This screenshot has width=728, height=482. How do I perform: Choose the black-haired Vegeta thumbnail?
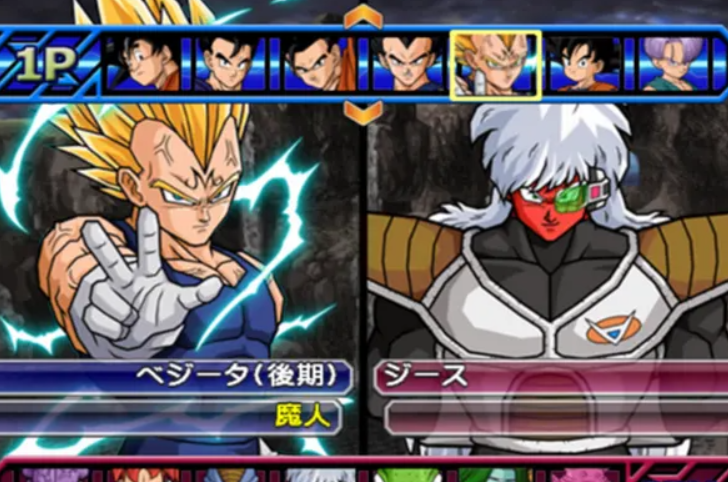click(408, 65)
